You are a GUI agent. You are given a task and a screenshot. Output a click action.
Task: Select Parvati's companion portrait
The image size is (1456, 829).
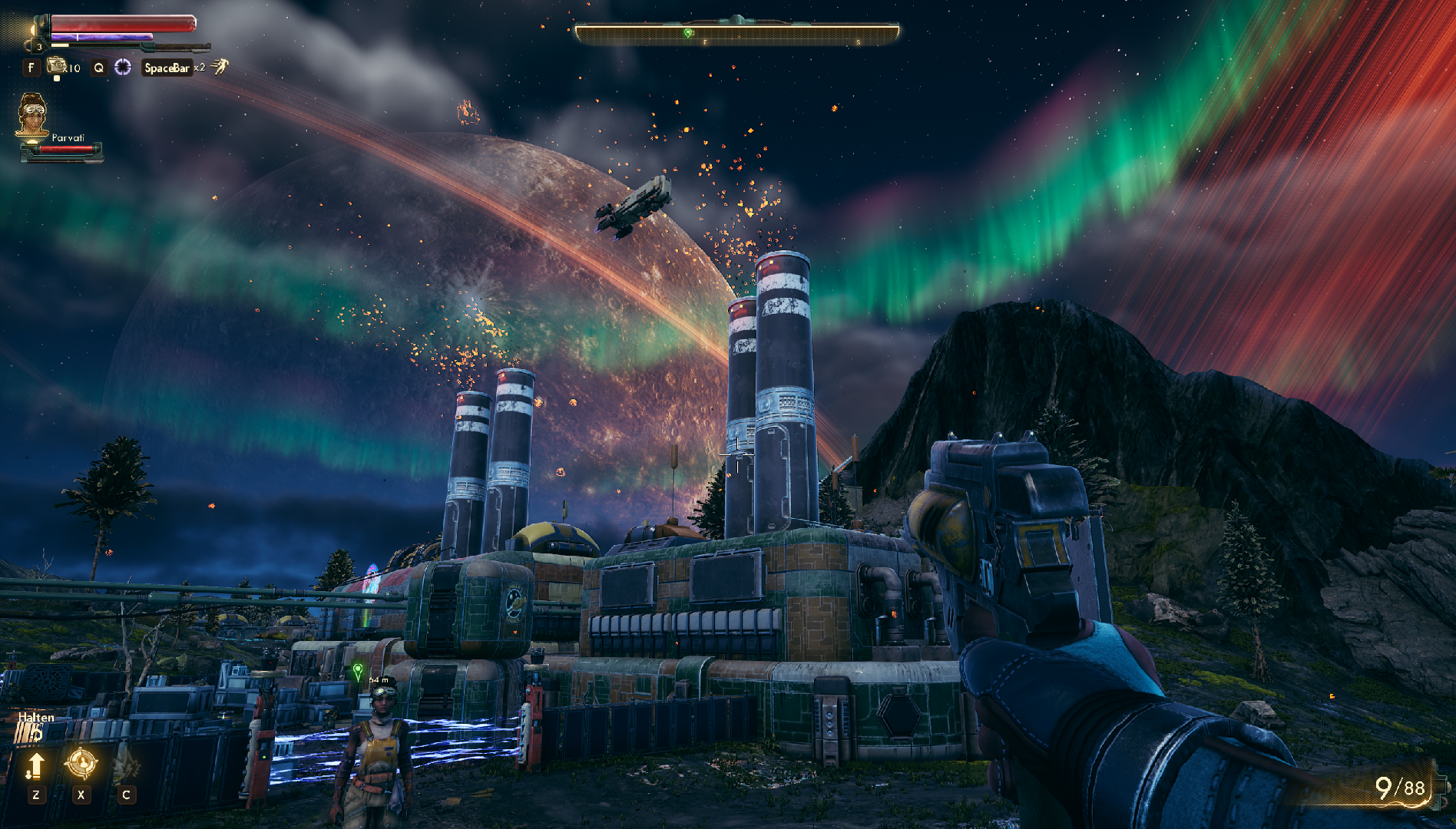pyautogui.click(x=32, y=114)
